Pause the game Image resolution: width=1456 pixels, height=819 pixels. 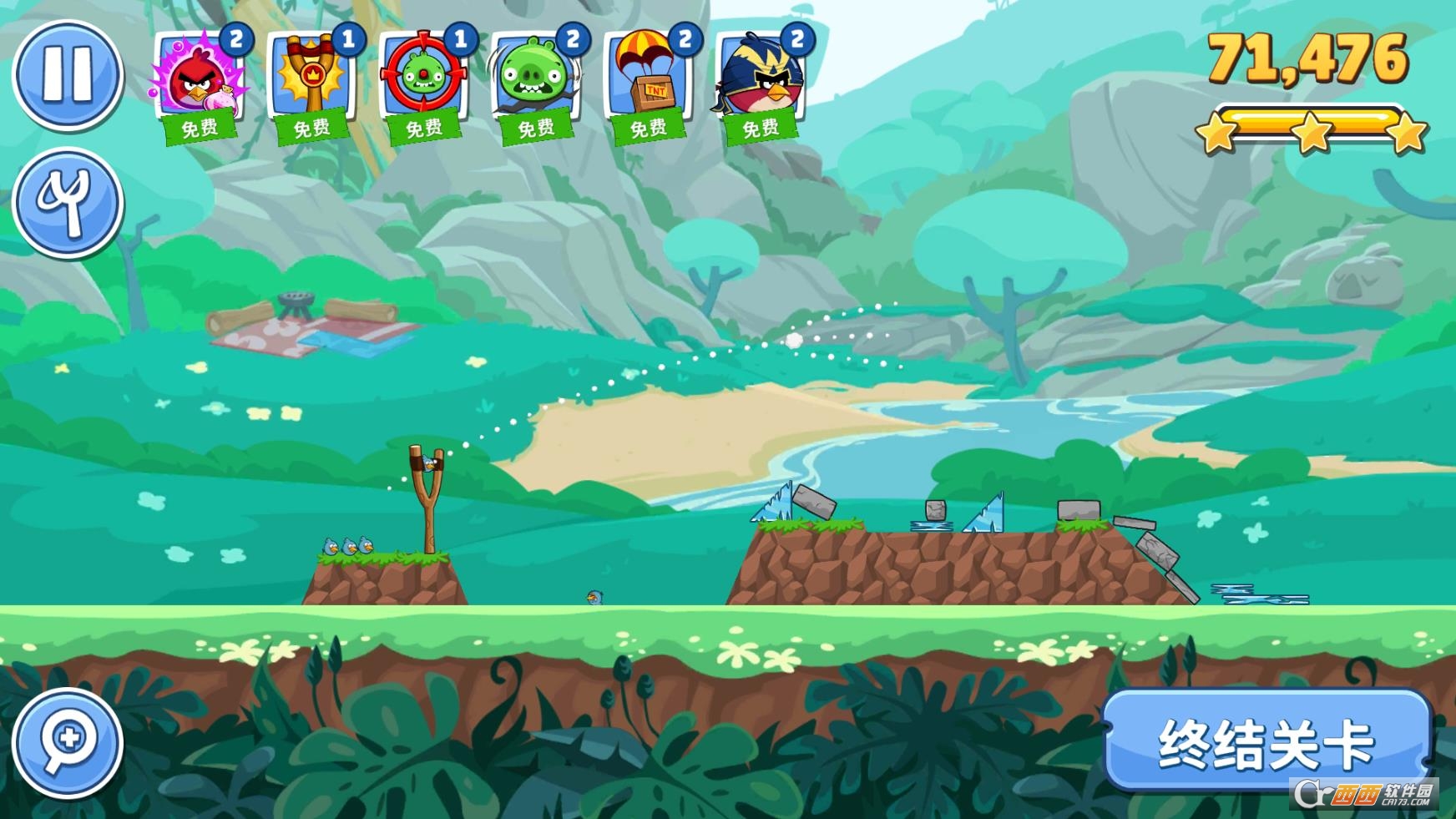point(68,74)
